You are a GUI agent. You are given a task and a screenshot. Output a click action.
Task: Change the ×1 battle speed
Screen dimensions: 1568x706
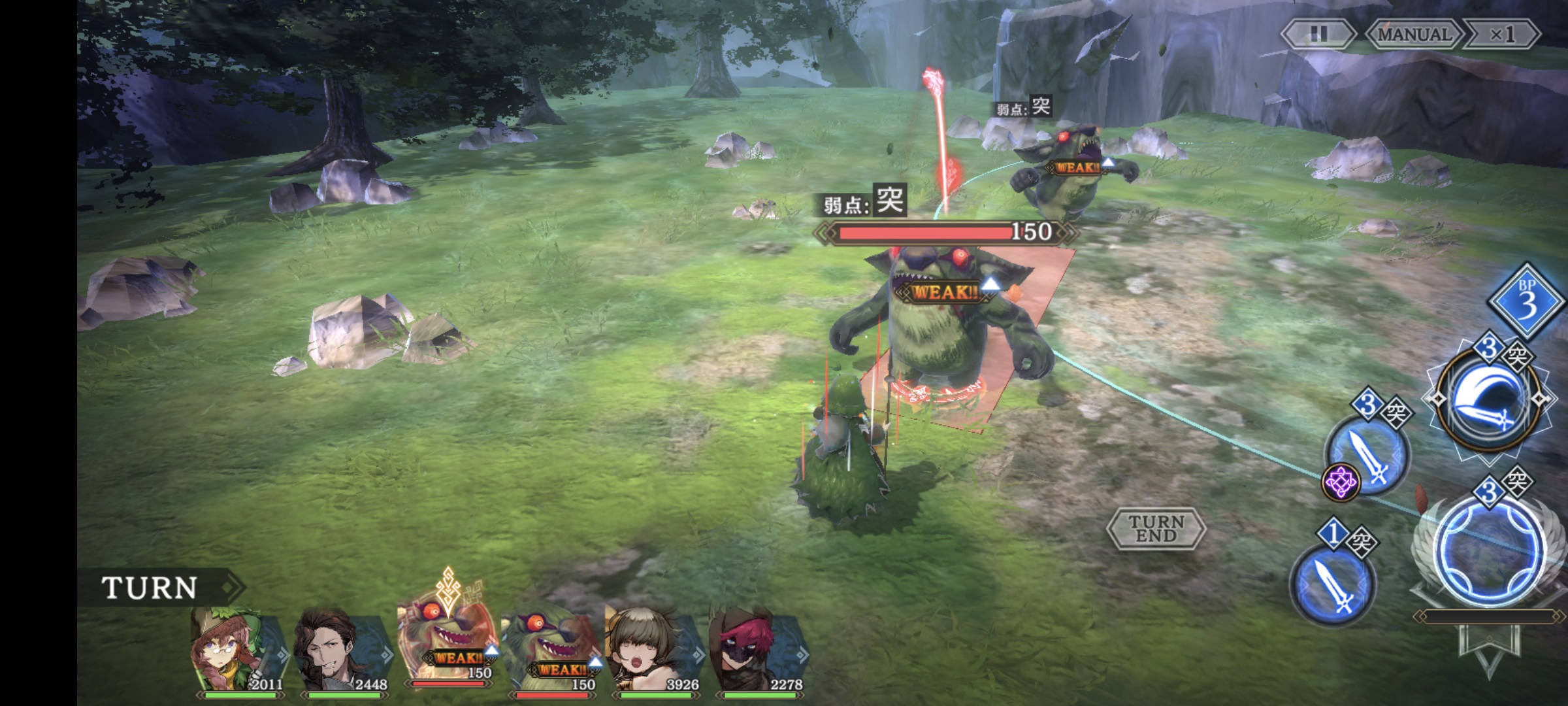(1501, 34)
